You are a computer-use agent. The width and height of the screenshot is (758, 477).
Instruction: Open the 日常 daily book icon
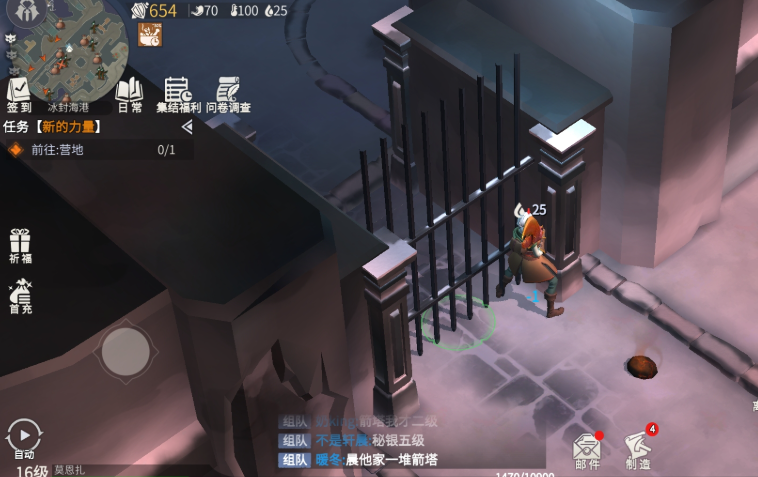click(x=130, y=93)
